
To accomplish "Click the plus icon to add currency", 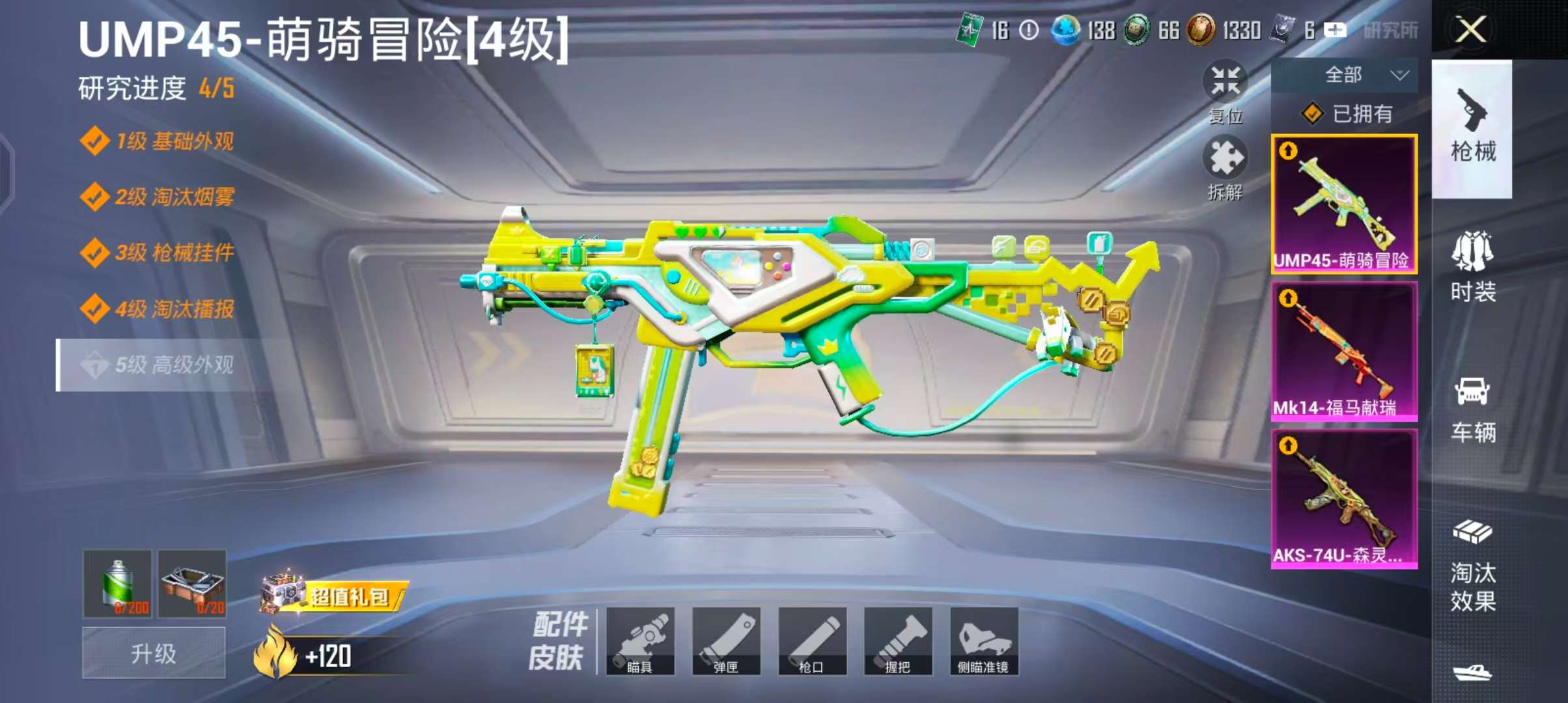I will (1335, 30).
